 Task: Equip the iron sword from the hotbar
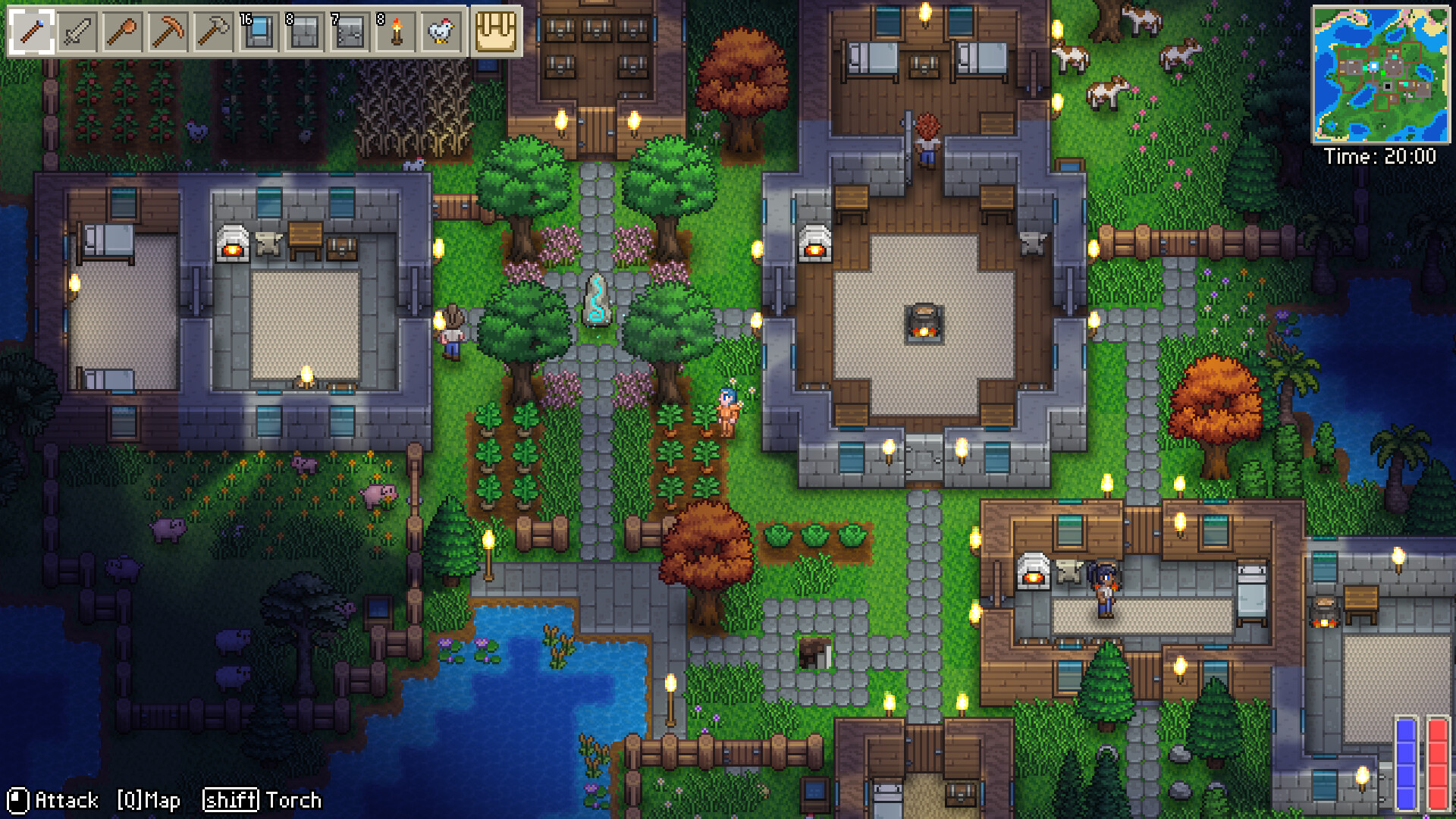coord(77,32)
